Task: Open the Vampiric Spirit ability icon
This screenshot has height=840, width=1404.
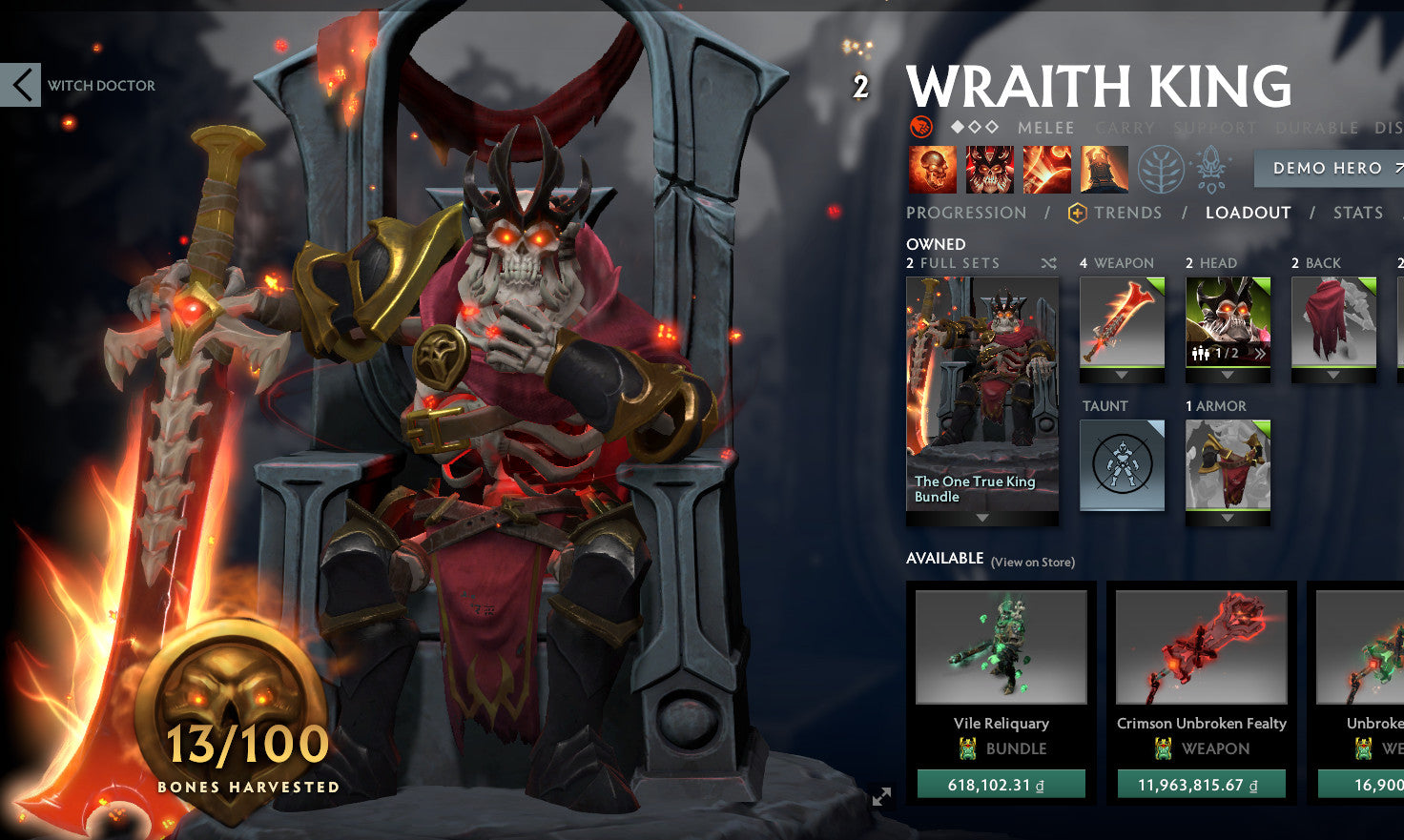Action: coord(989,169)
